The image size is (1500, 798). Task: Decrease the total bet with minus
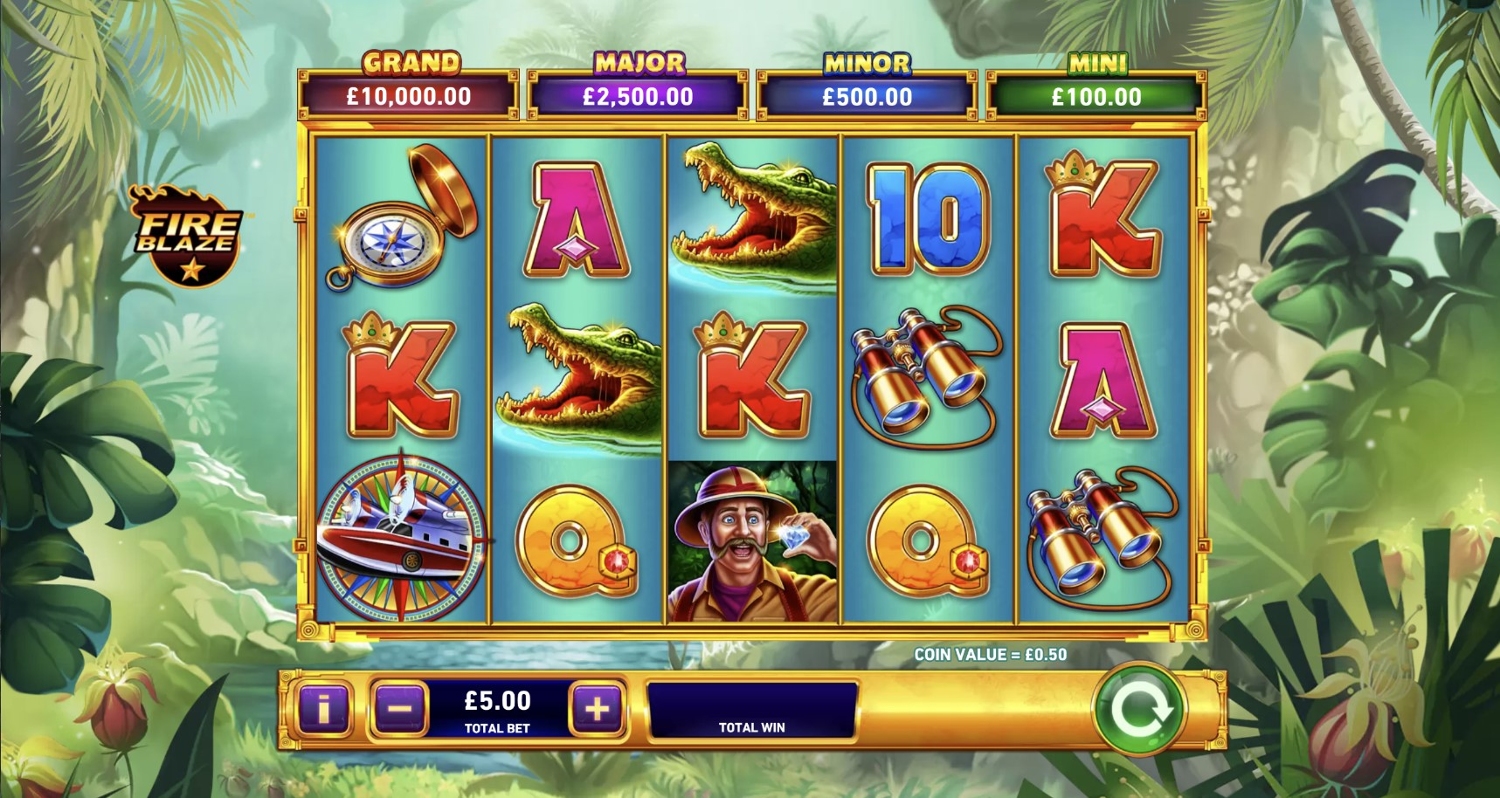point(400,710)
